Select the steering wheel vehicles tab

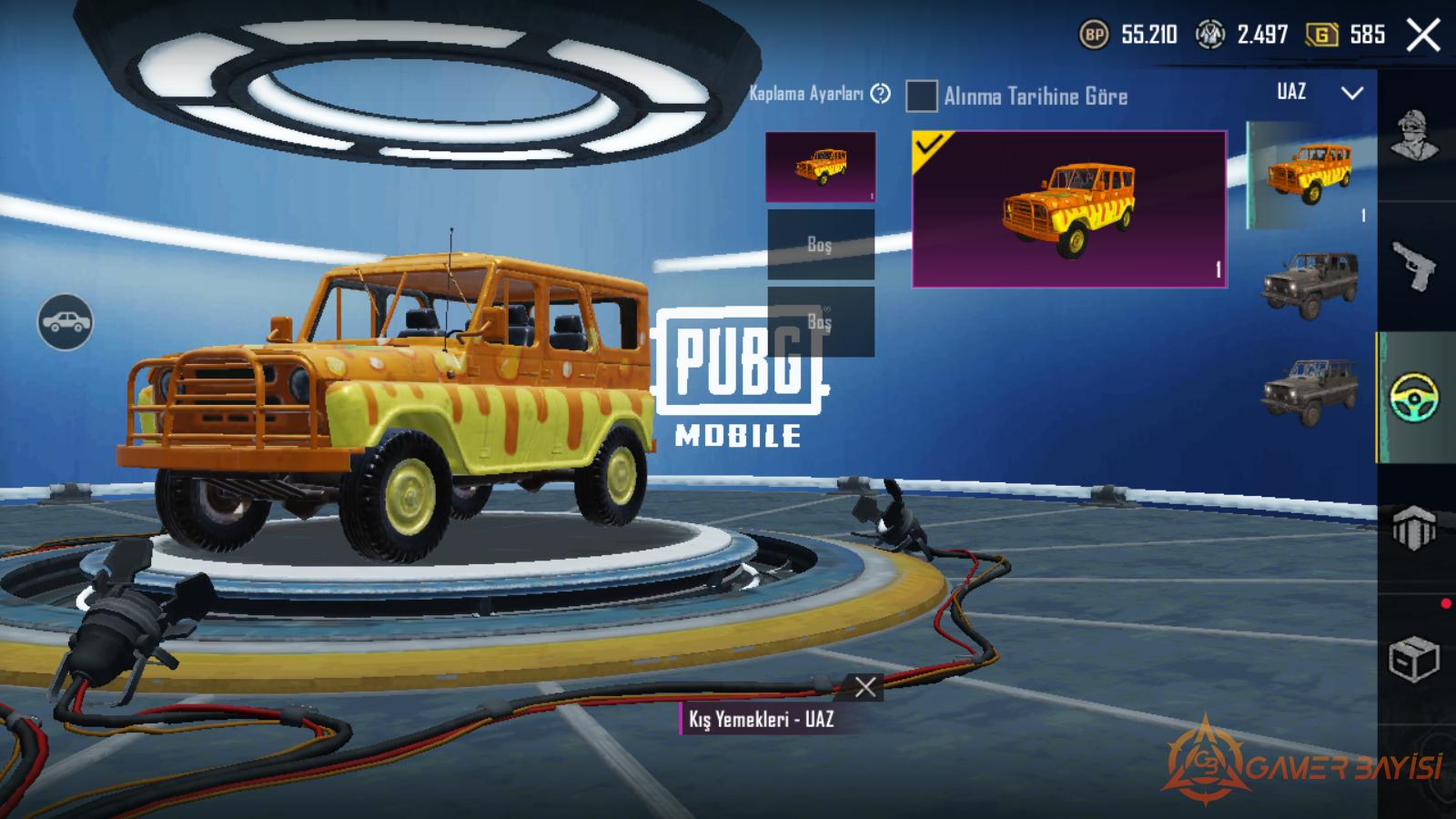[1415, 397]
